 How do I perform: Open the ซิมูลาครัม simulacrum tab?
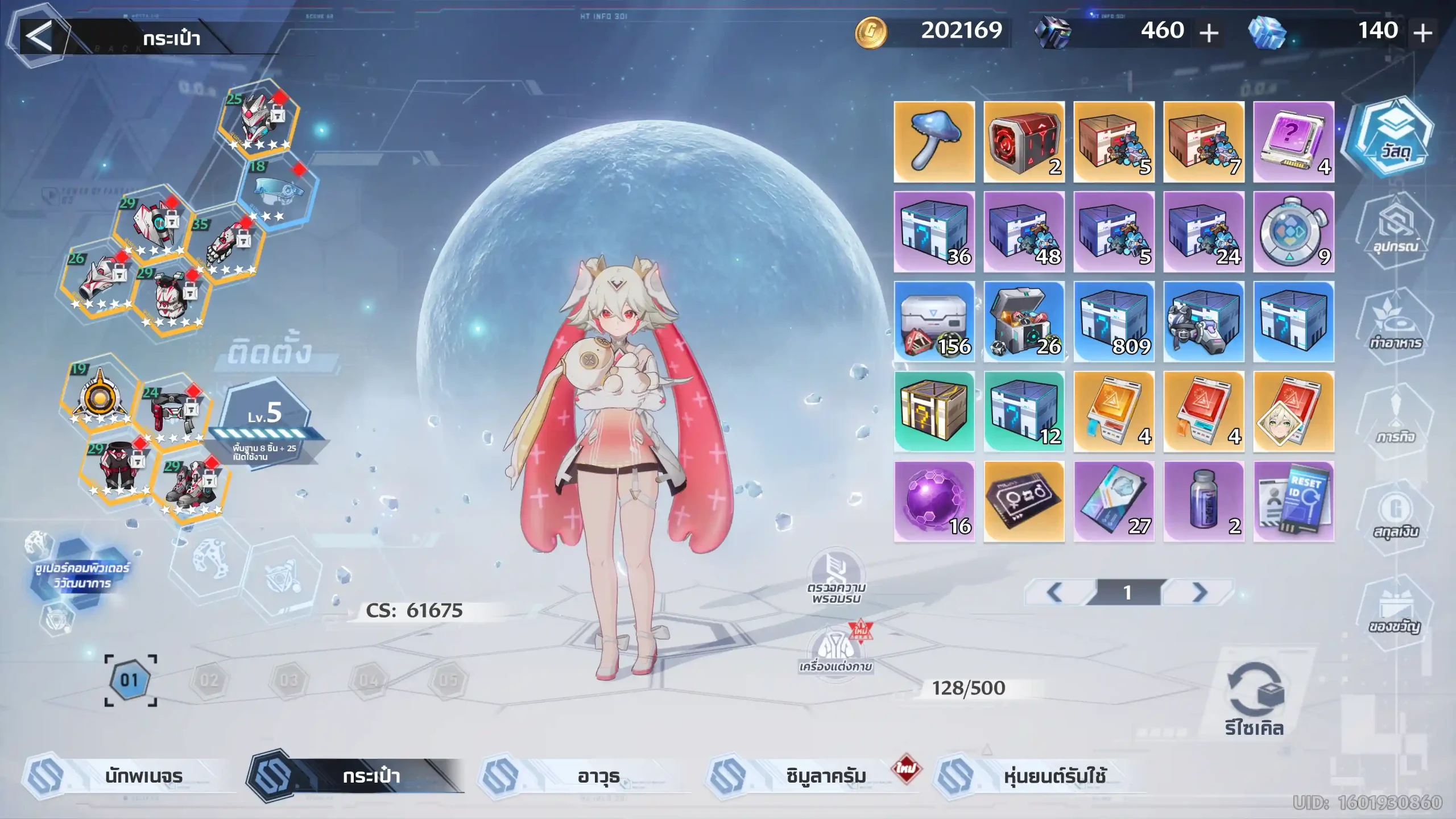click(813, 776)
